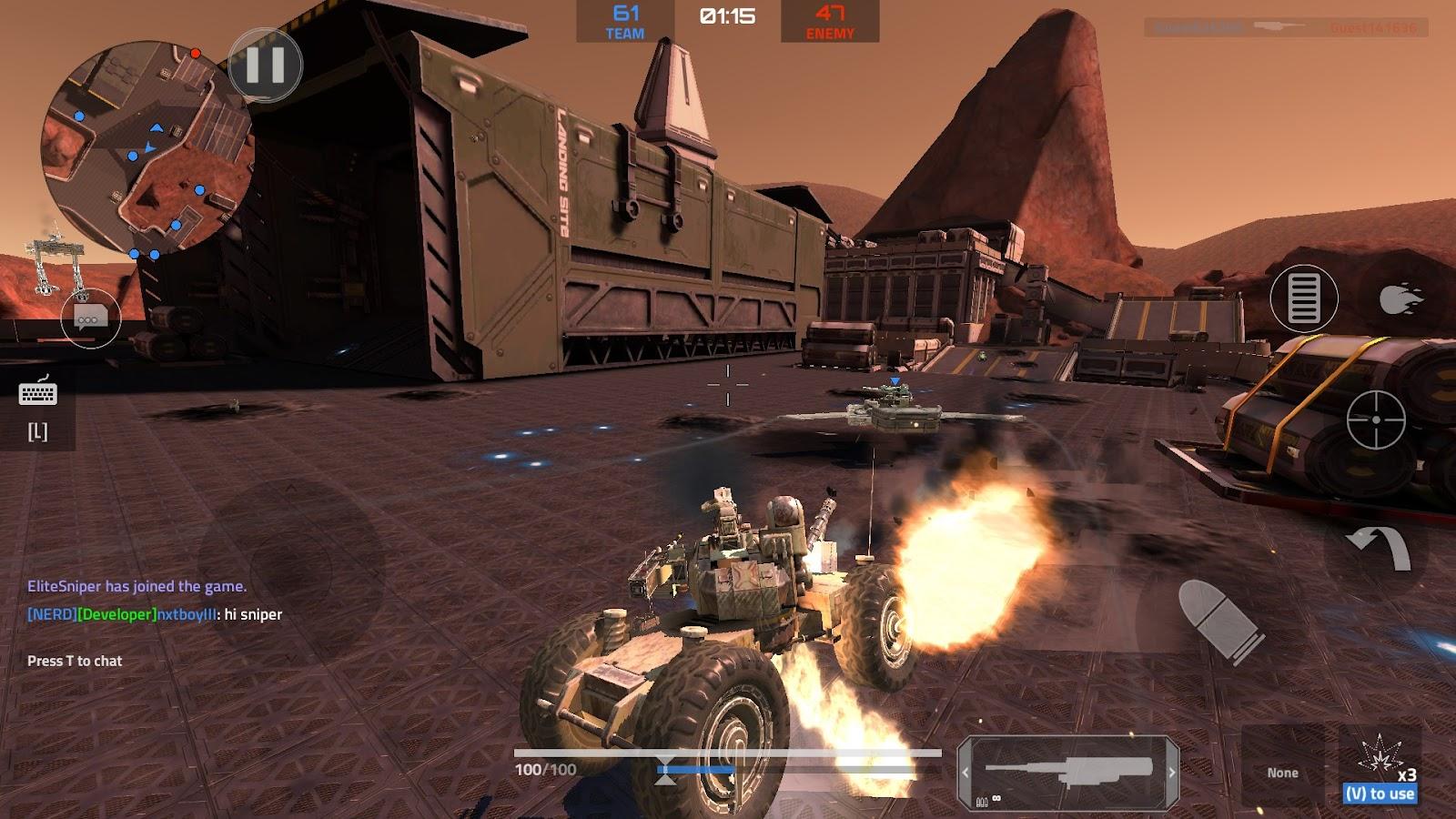Viewport: 1456px width, 819px height.
Task: Reload using the ammo magazine button
Action: [x=1303, y=298]
